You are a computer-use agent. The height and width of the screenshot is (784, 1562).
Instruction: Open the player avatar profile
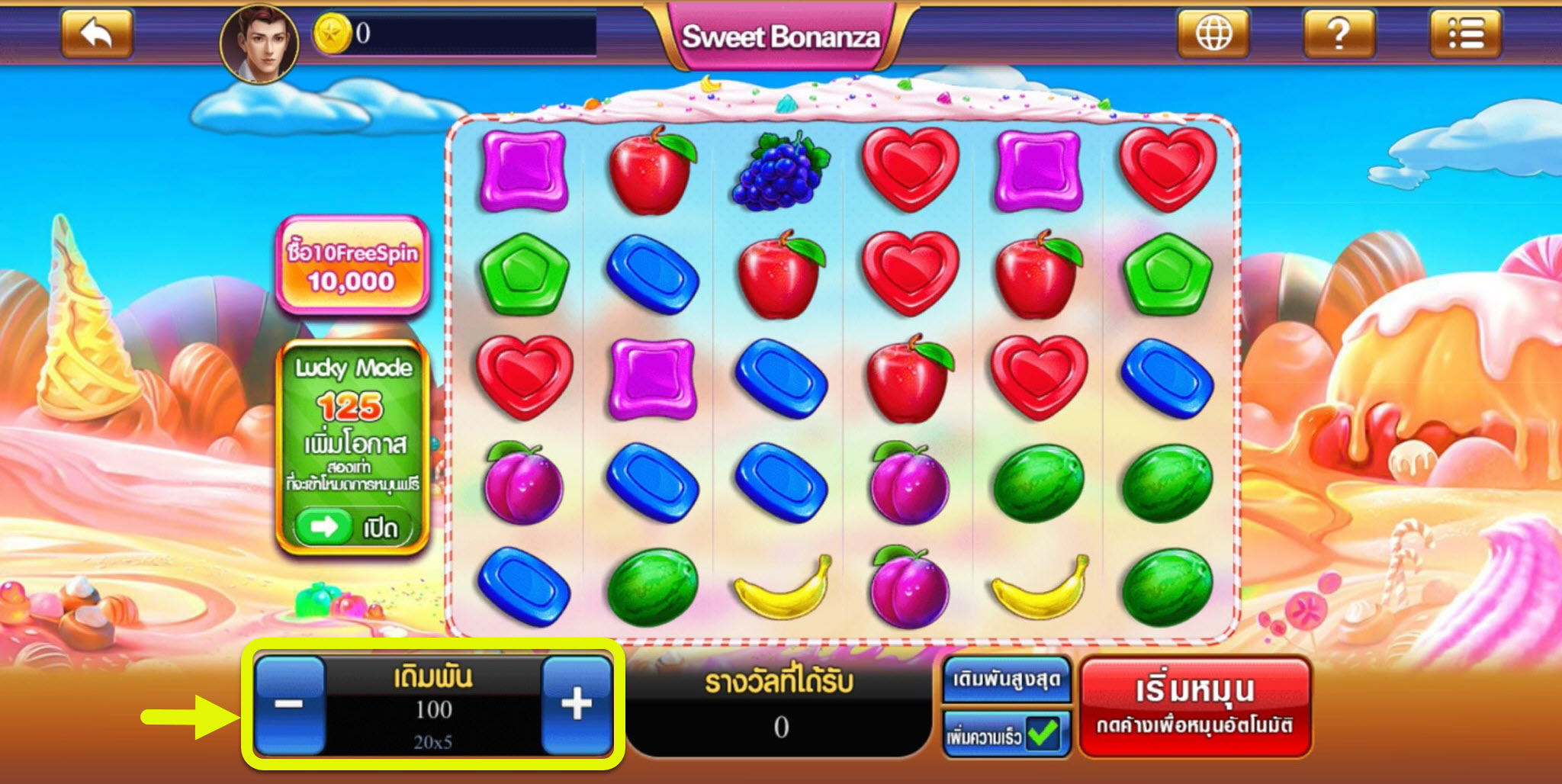tap(259, 43)
